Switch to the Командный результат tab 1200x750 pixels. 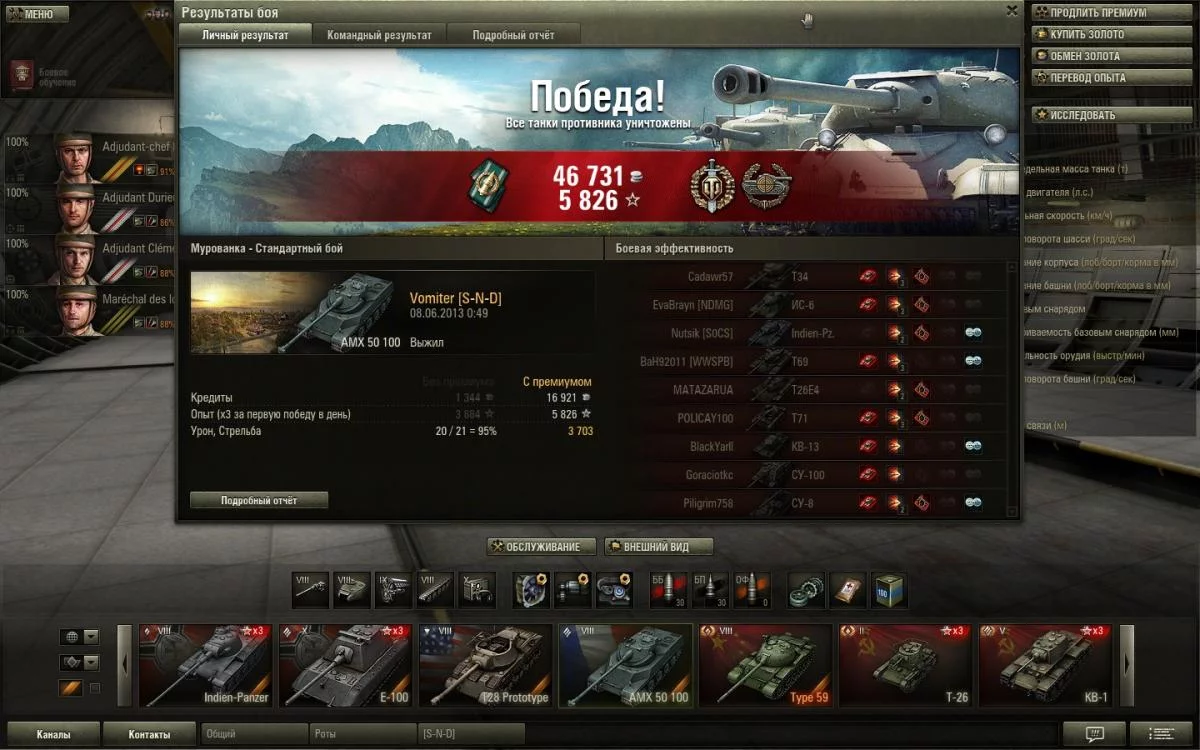379,35
